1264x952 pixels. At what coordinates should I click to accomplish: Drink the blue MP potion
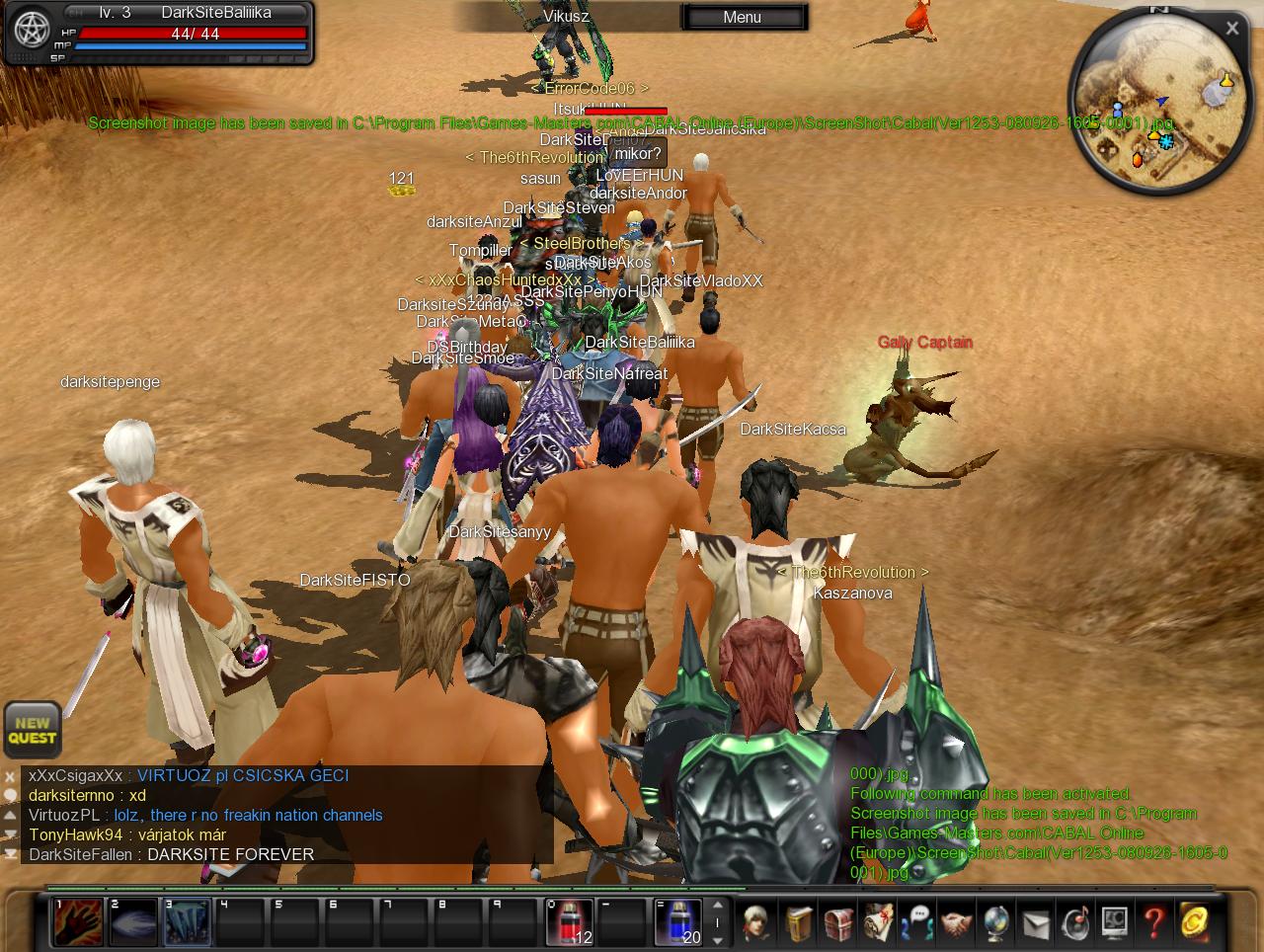(x=678, y=922)
